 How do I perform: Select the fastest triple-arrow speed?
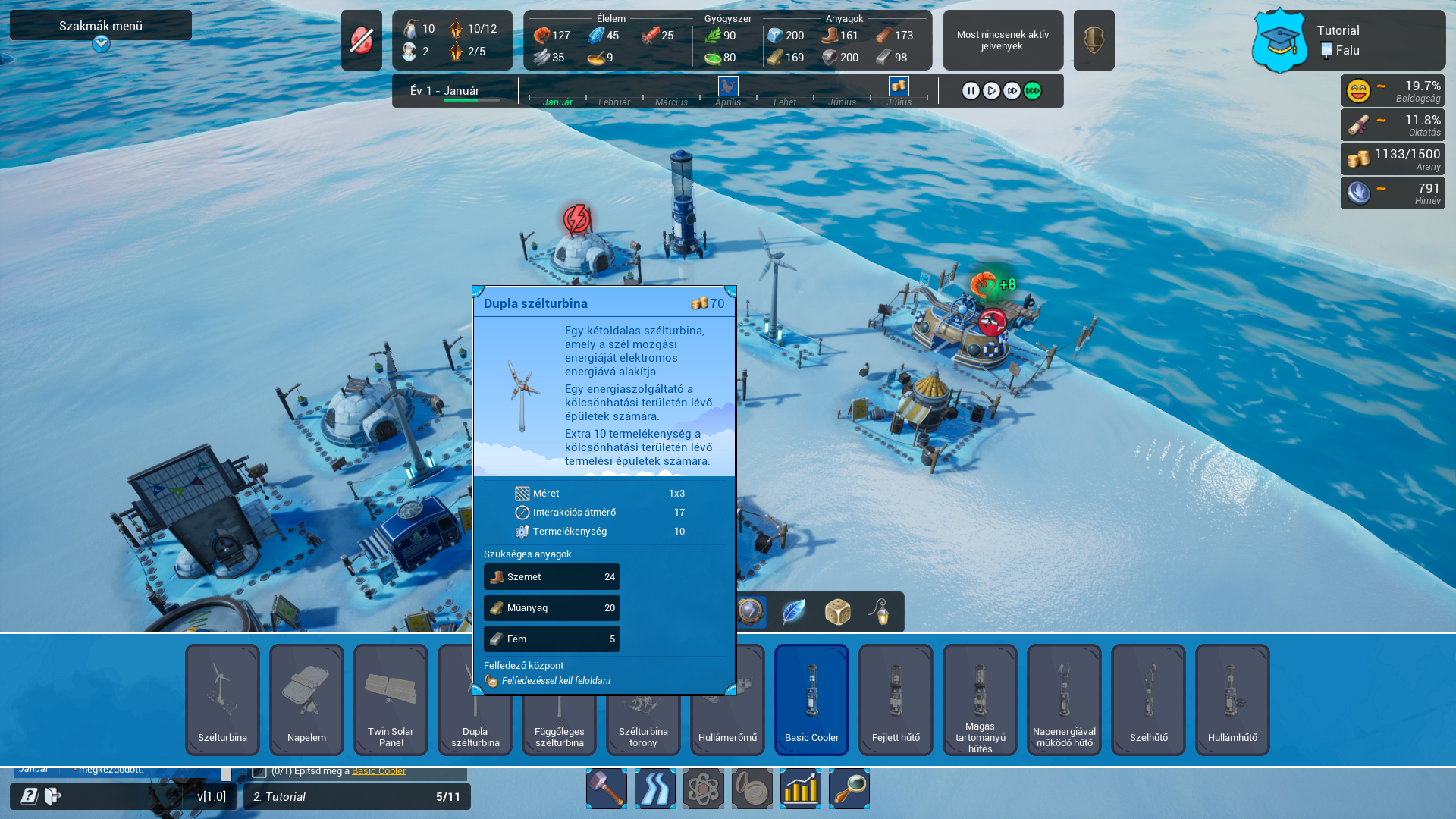1033,91
